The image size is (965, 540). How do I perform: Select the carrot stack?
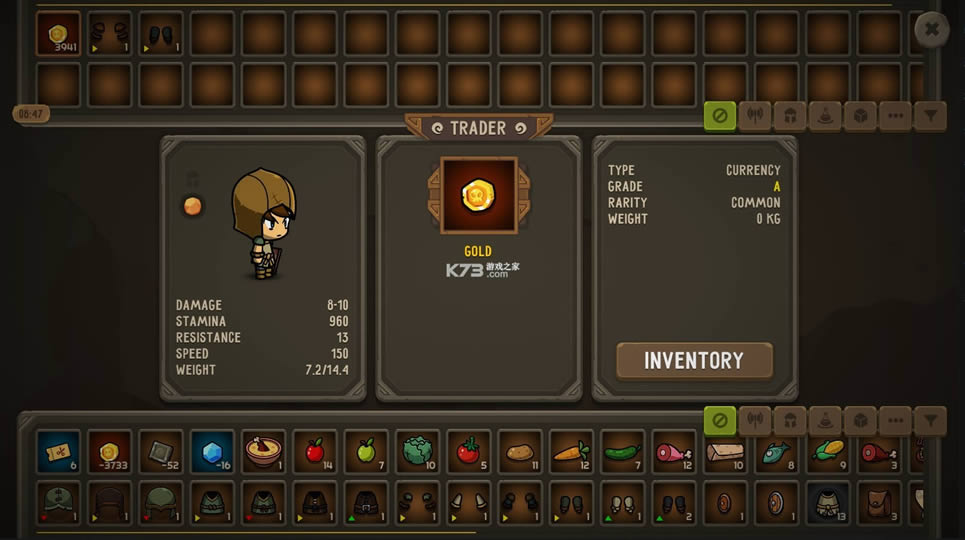click(571, 451)
